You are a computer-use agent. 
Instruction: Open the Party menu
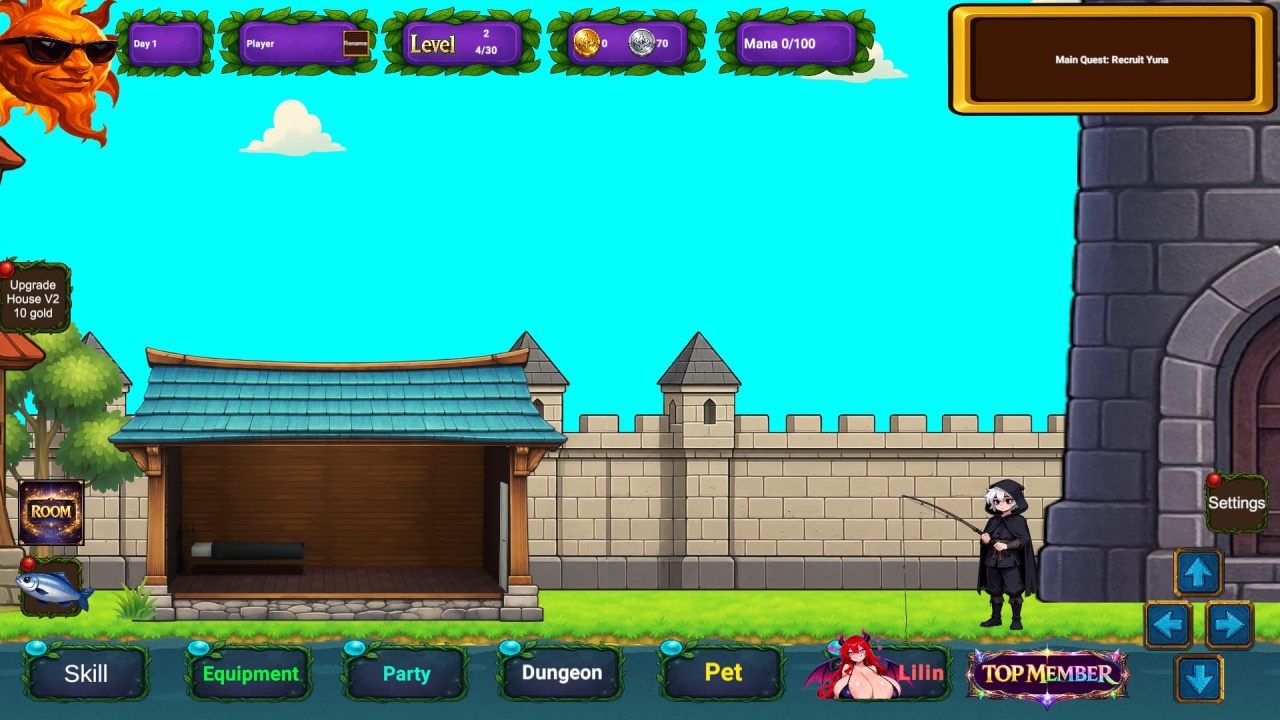pos(406,674)
